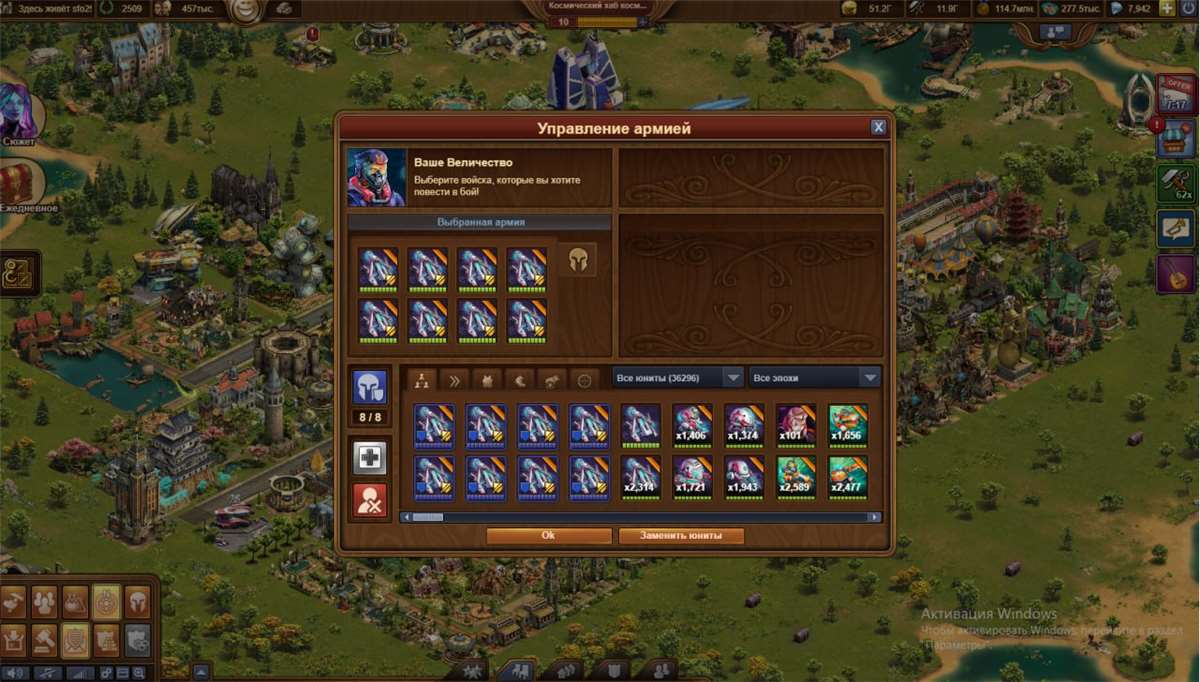Click the heal units plus button
Screen dimensions: 1200x682
point(370,456)
